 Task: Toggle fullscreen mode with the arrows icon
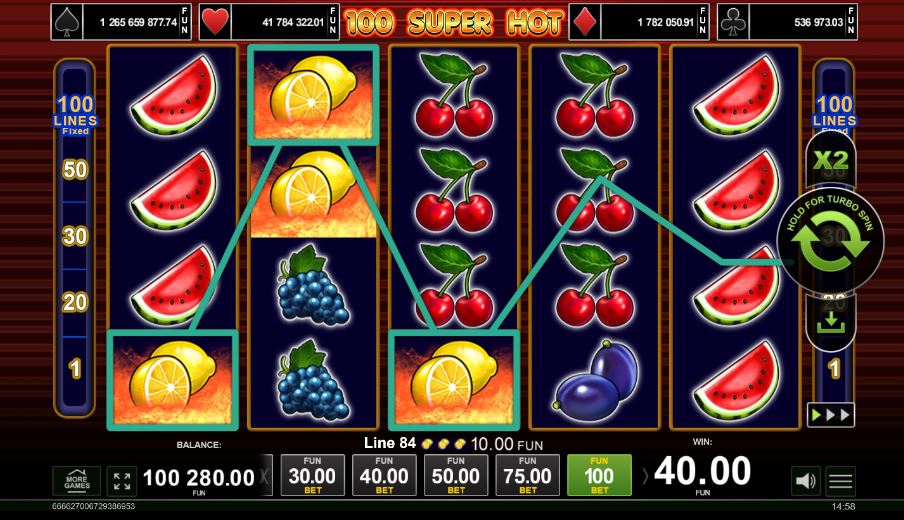pos(122,481)
